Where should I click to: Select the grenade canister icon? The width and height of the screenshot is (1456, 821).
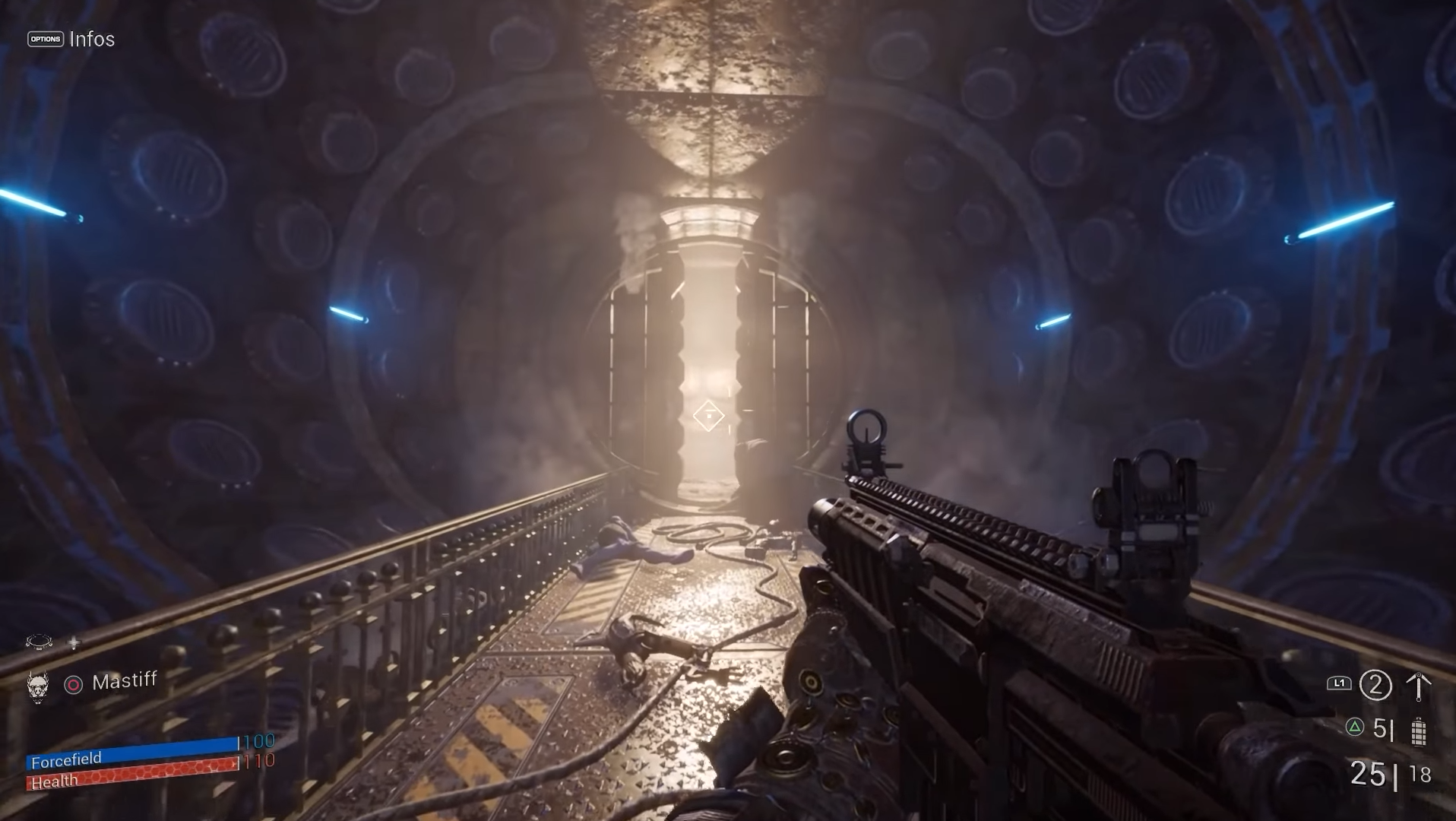(x=1418, y=731)
